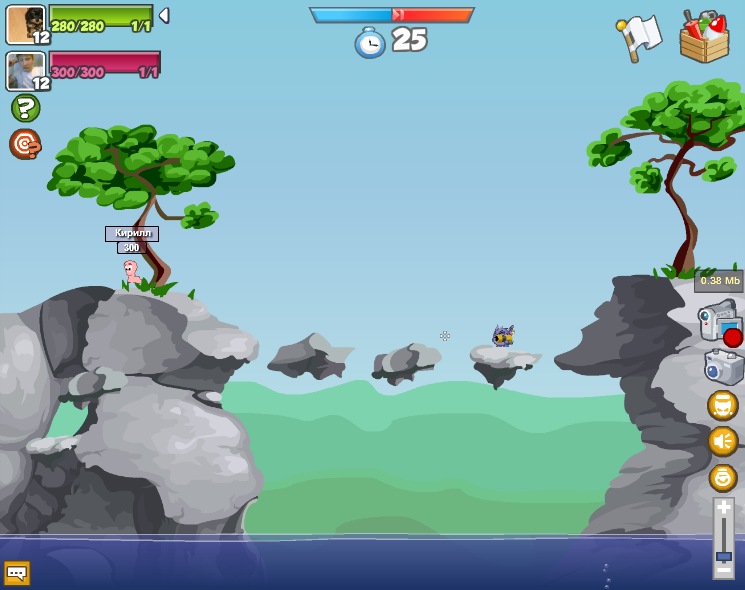Select the green team player's dog avatar
745x590 pixels.
(26, 25)
